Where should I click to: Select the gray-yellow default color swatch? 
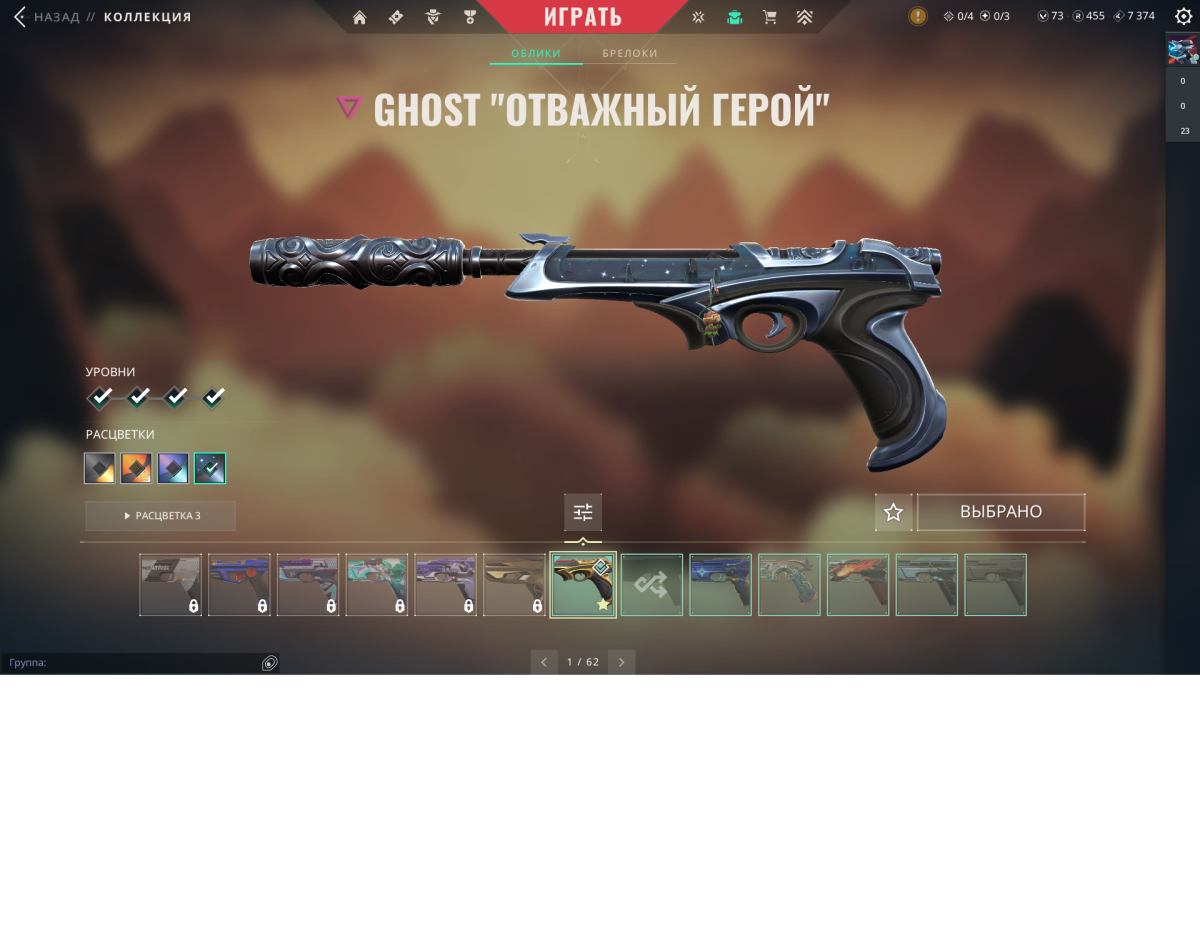100,468
